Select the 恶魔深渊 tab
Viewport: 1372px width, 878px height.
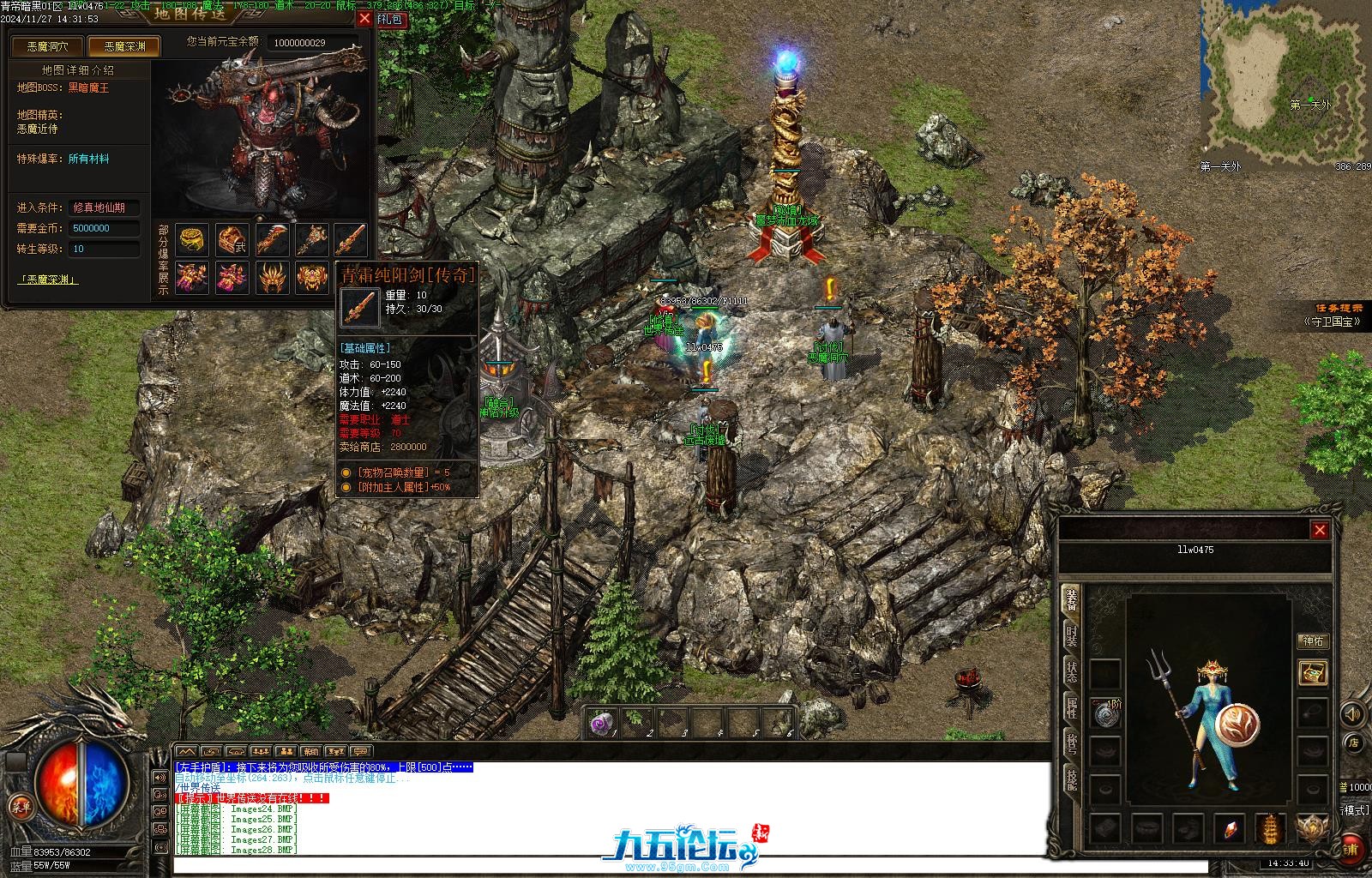point(124,46)
